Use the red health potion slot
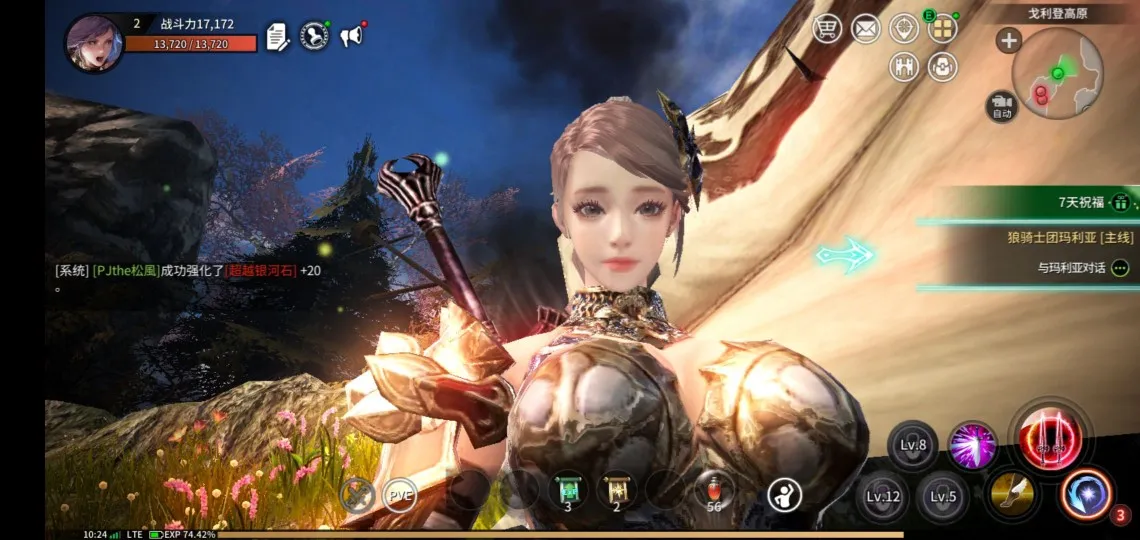This screenshot has height=540, width=1140. tap(714, 492)
